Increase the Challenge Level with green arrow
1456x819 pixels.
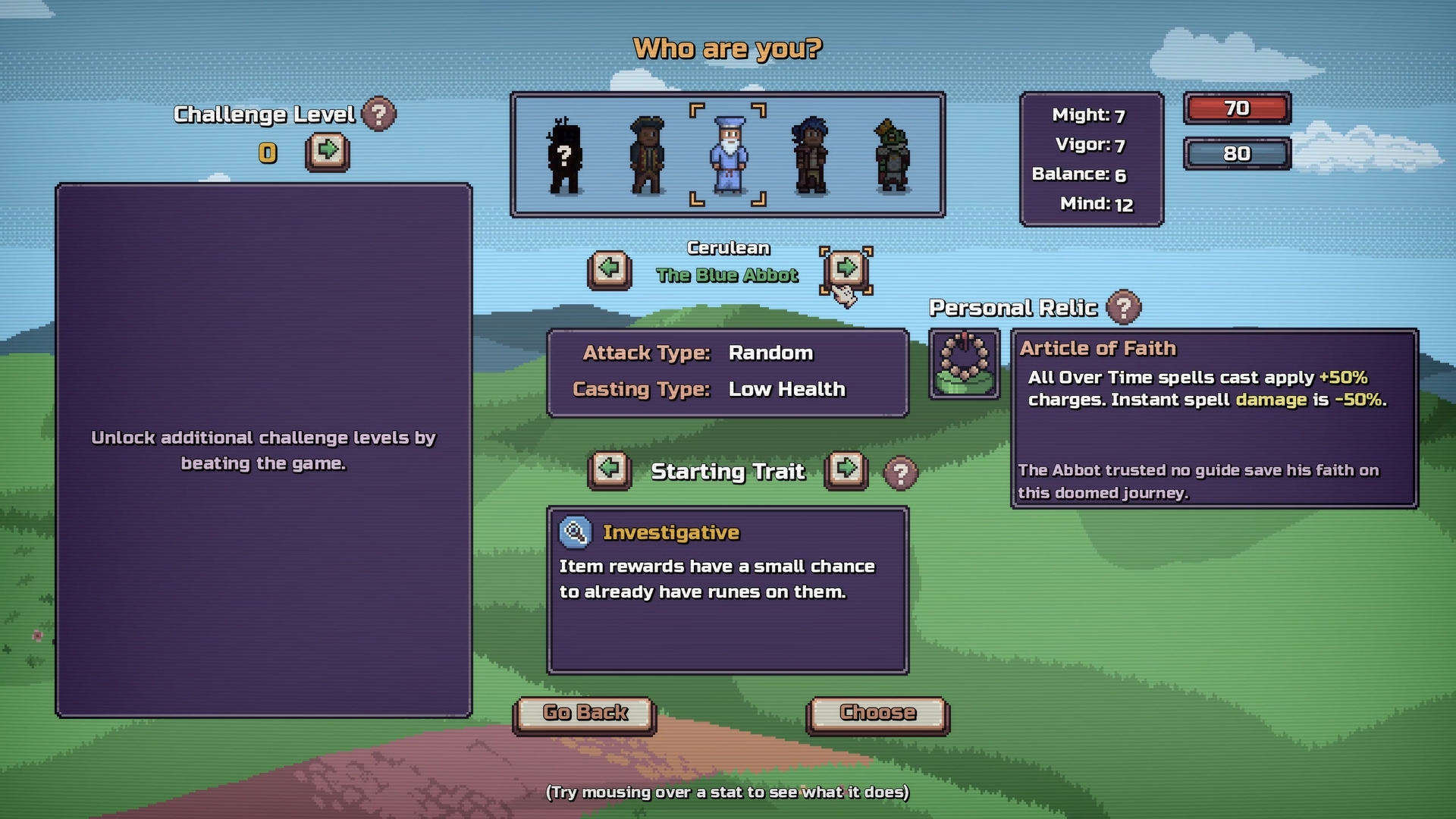coord(328,152)
